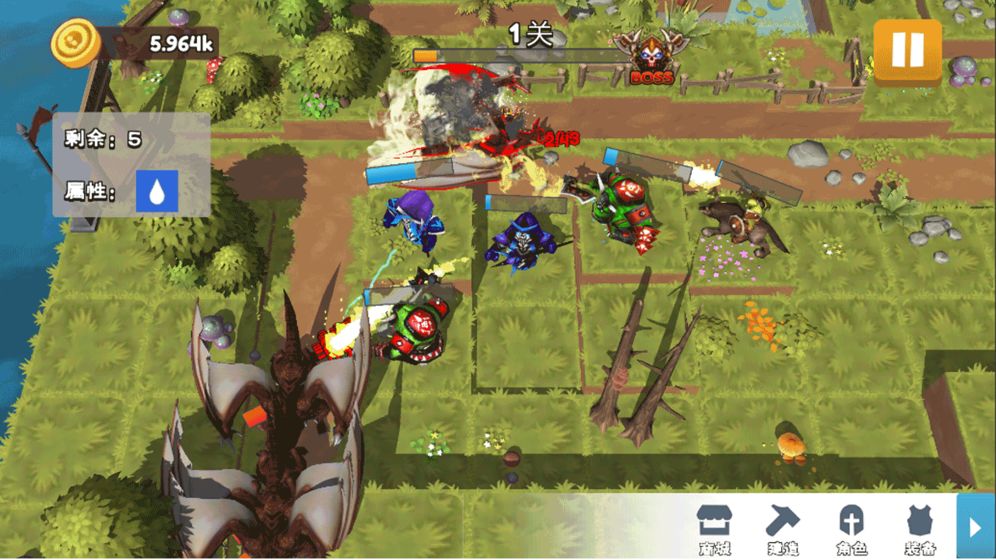The width and height of the screenshot is (996, 560).
Task: Open the character (角色) helmet menu
Action: pos(851,528)
